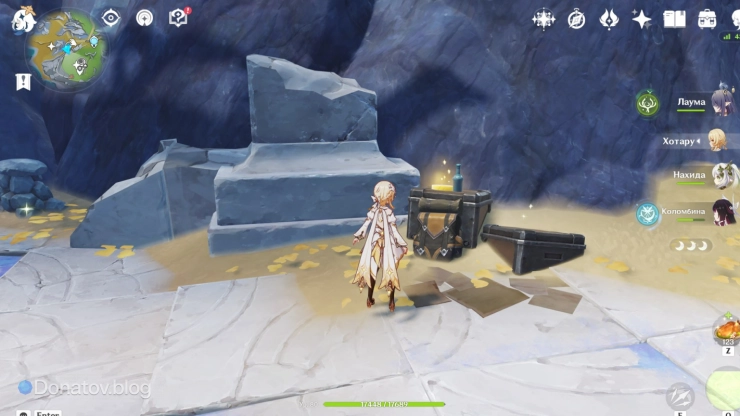The width and height of the screenshot is (740, 416).
Task: Open the flame-shaped Battle Pass icon
Action: click(x=609, y=19)
